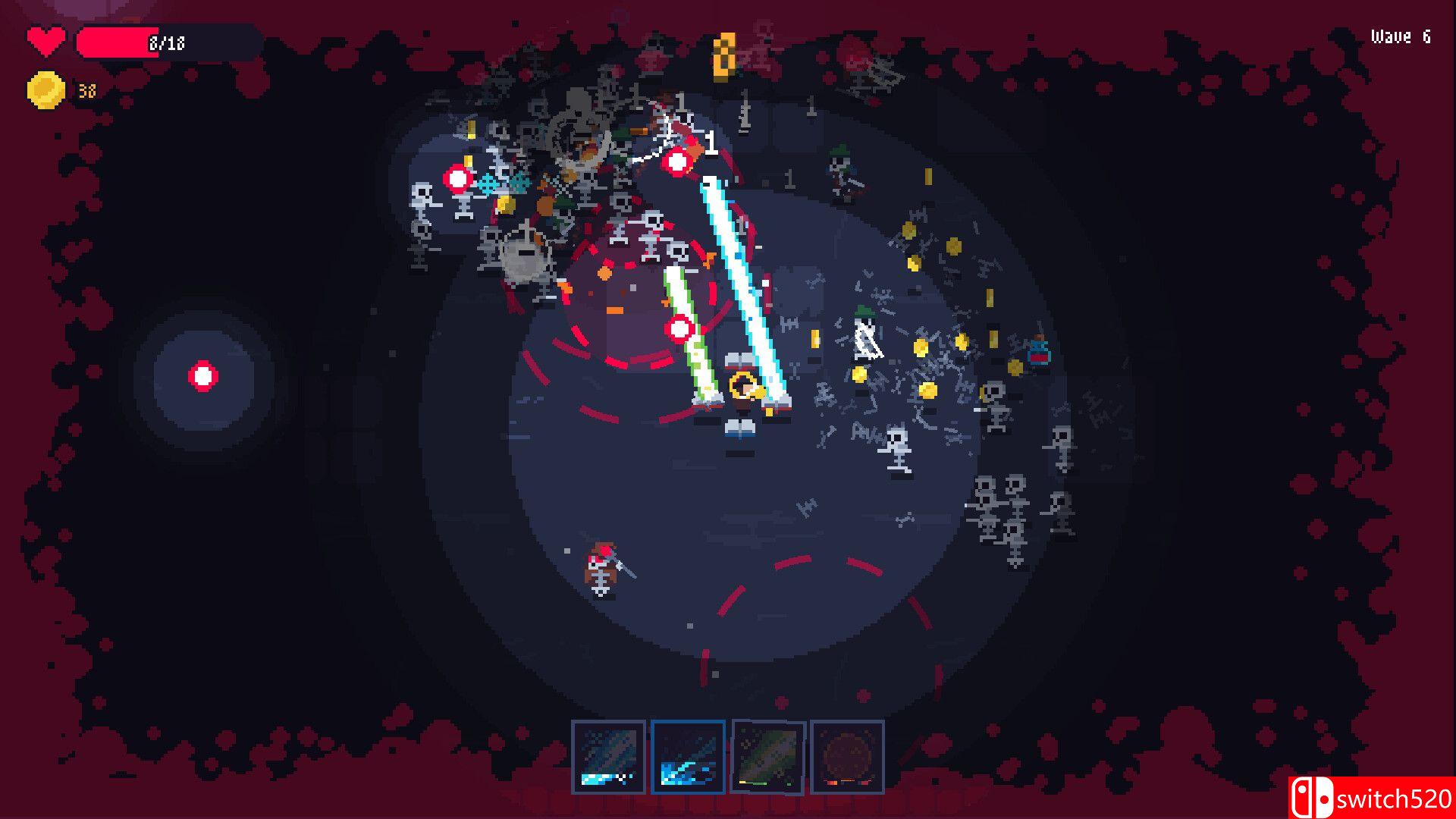Viewport: 1456px width, 819px height.
Task: Choose the highlighted blue lightning weapon slot
Action: click(x=688, y=756)
